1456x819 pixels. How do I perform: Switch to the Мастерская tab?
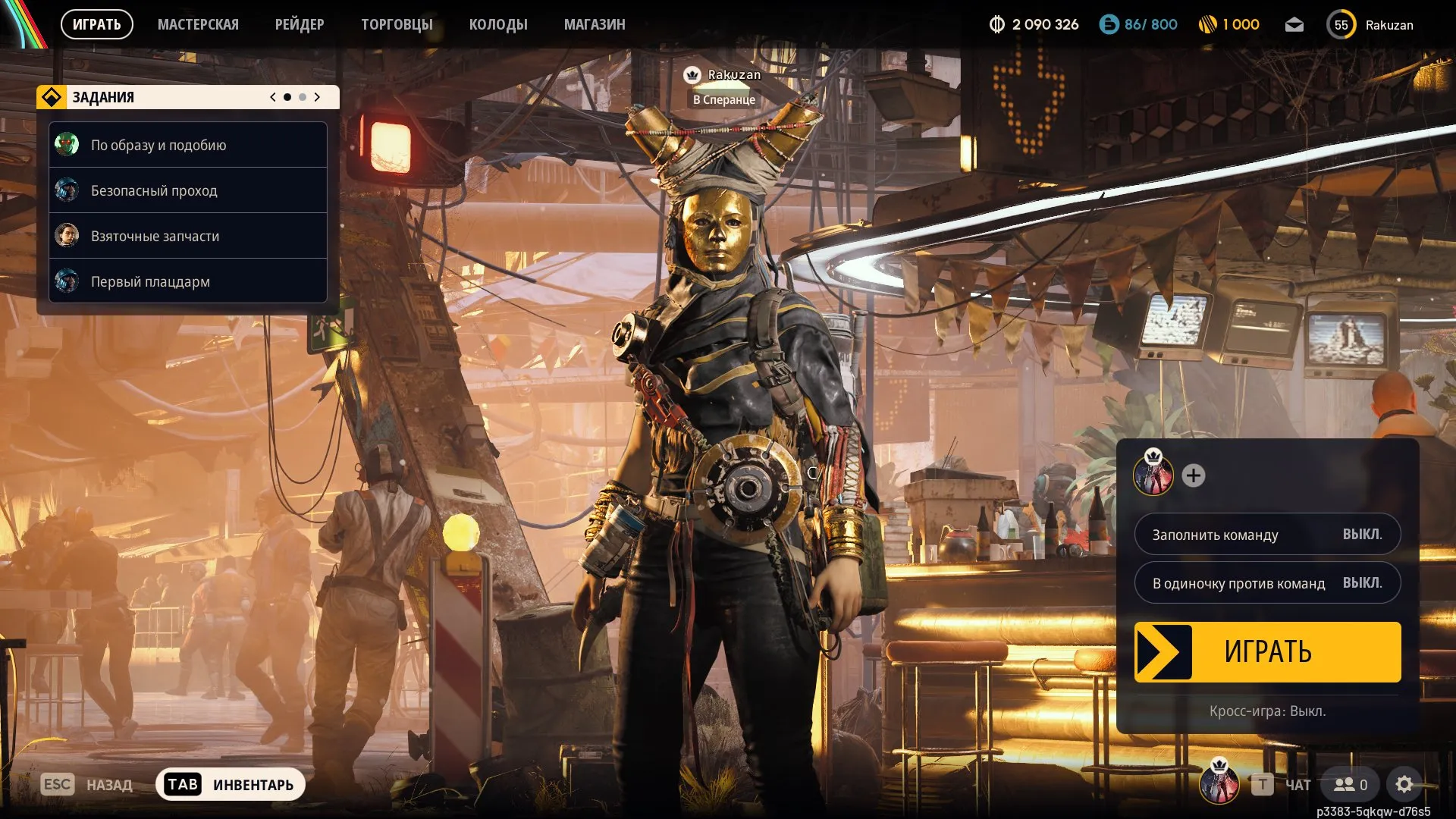click(198, 24)
